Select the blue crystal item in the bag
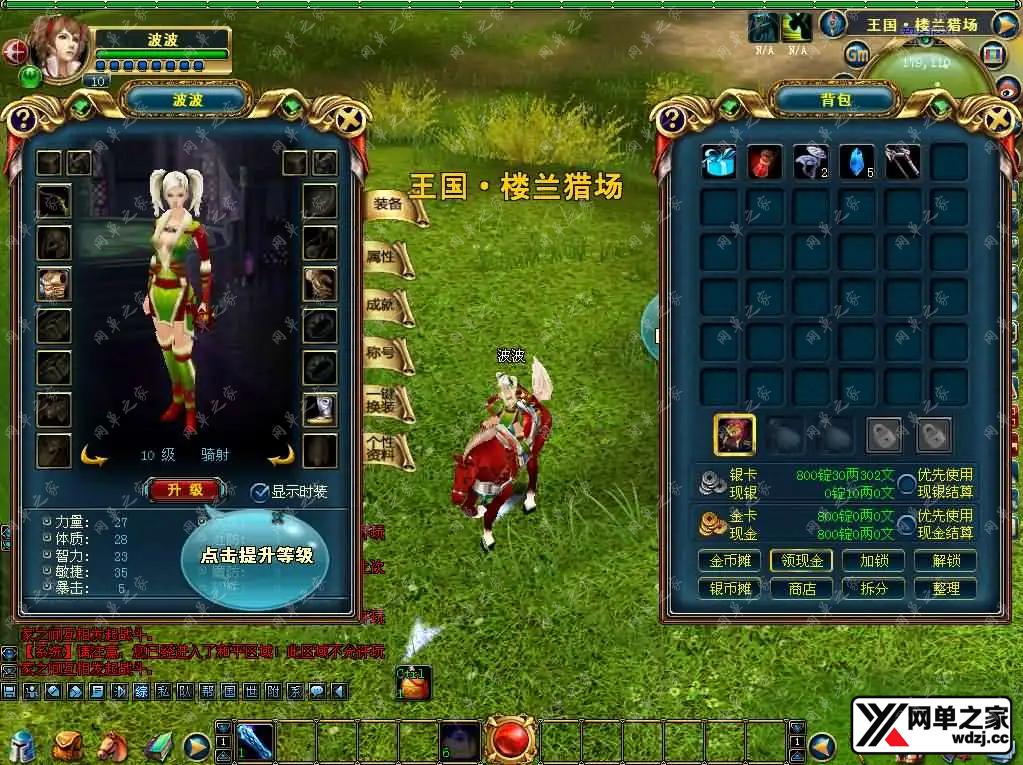The height and width of the screenshot is (765, 1023). click(856, 162)
